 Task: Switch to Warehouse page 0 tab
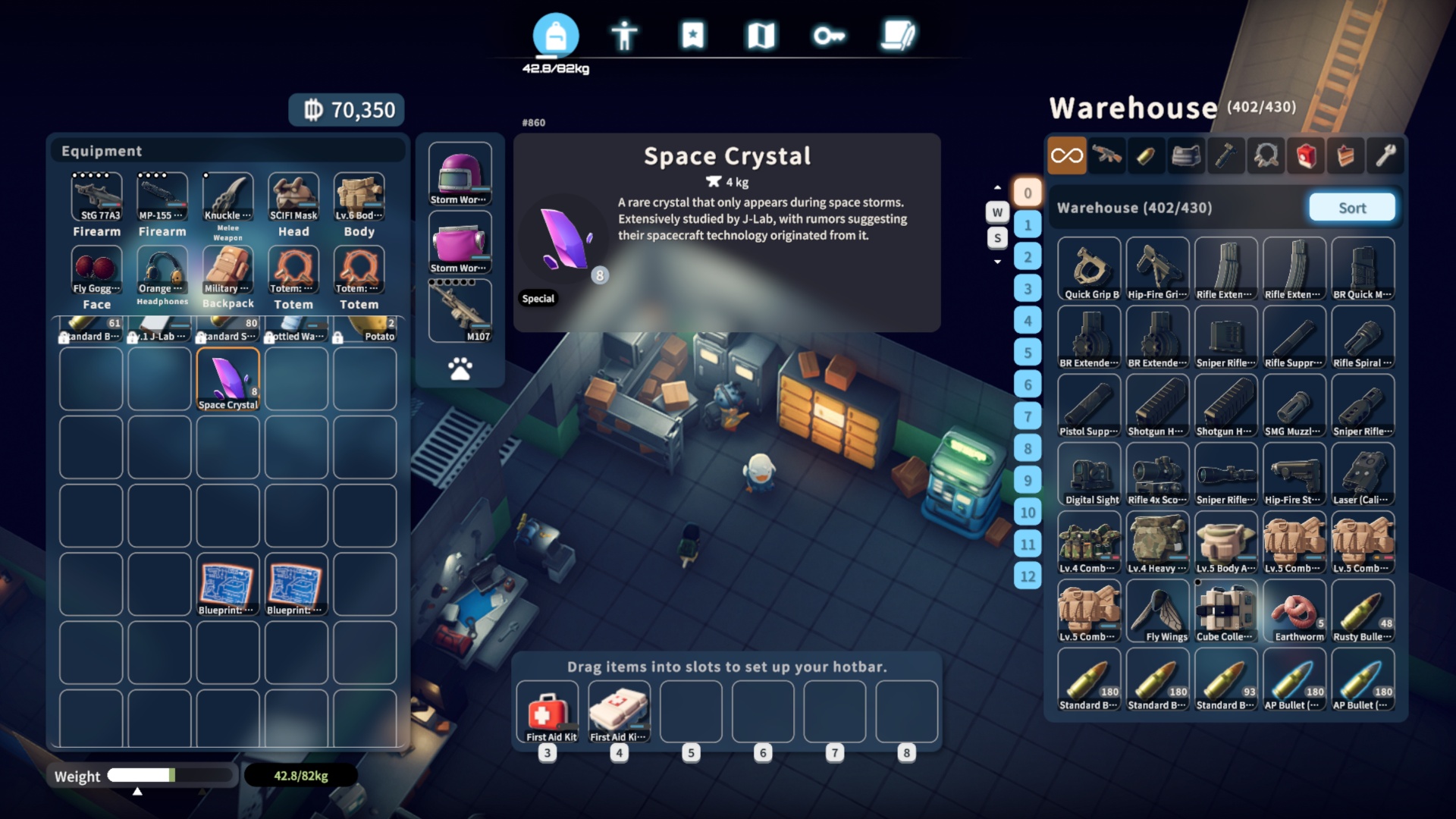point(1028,193)
